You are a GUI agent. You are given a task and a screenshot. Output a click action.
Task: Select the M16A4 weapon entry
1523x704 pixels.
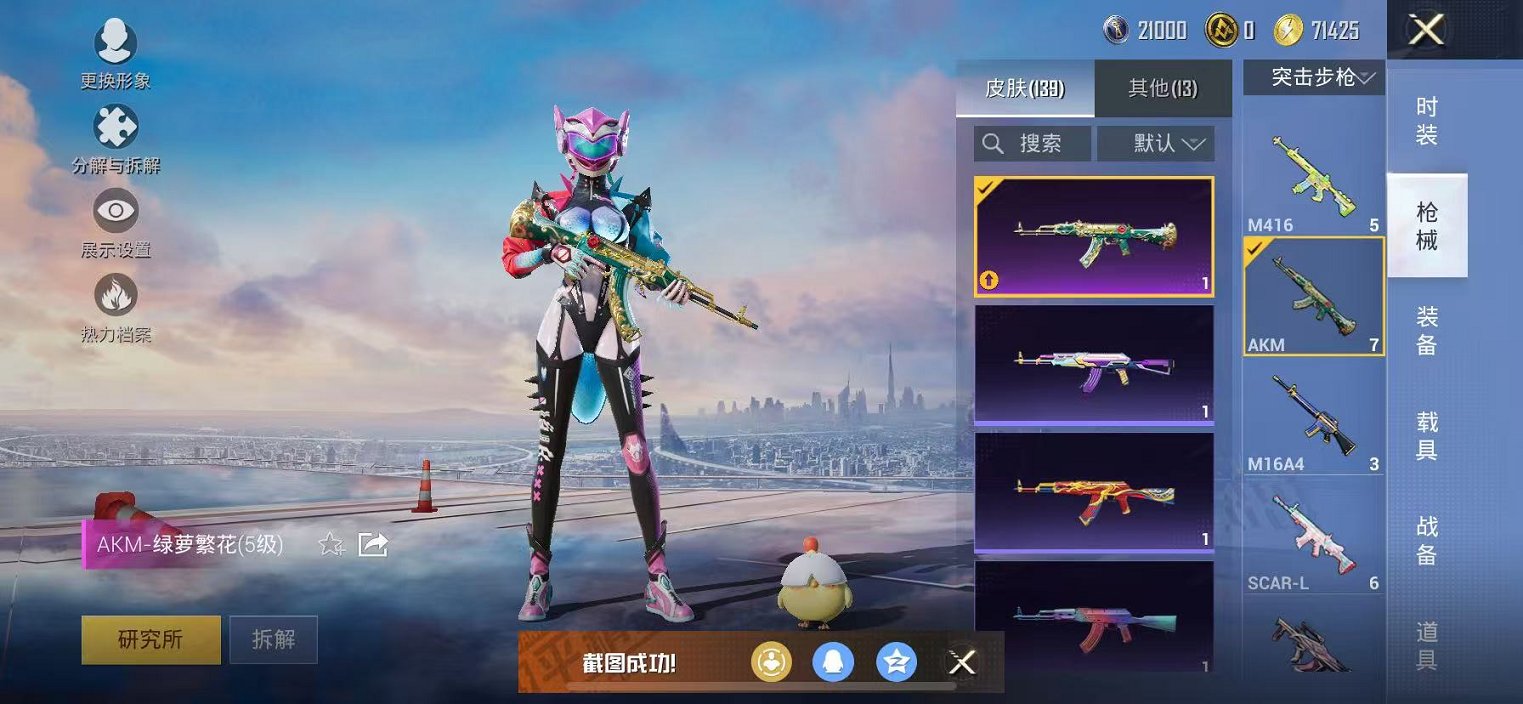coord(1314,418)
